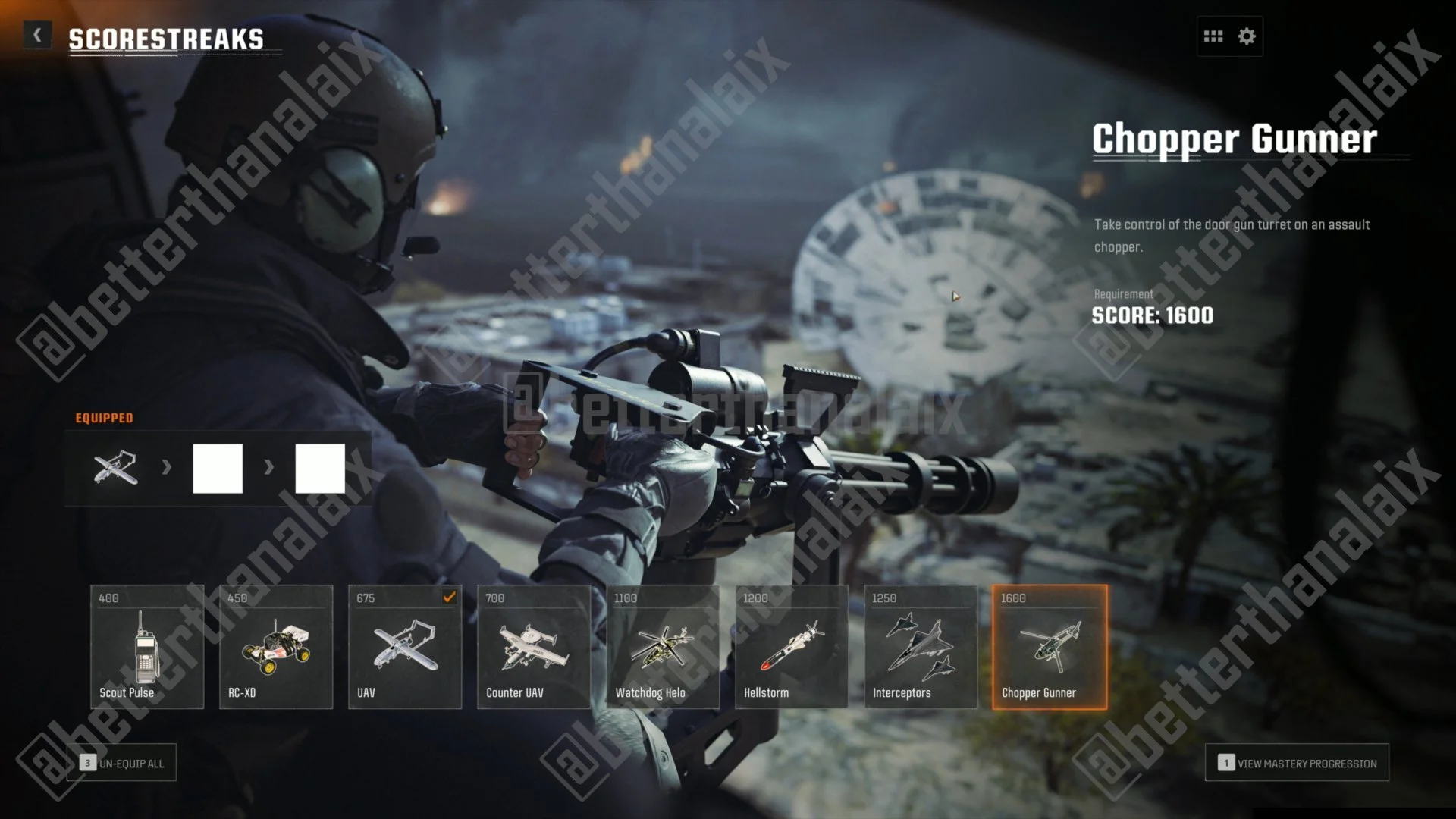
Task: Go back using the top-left arrow
Action: [37, 35]
